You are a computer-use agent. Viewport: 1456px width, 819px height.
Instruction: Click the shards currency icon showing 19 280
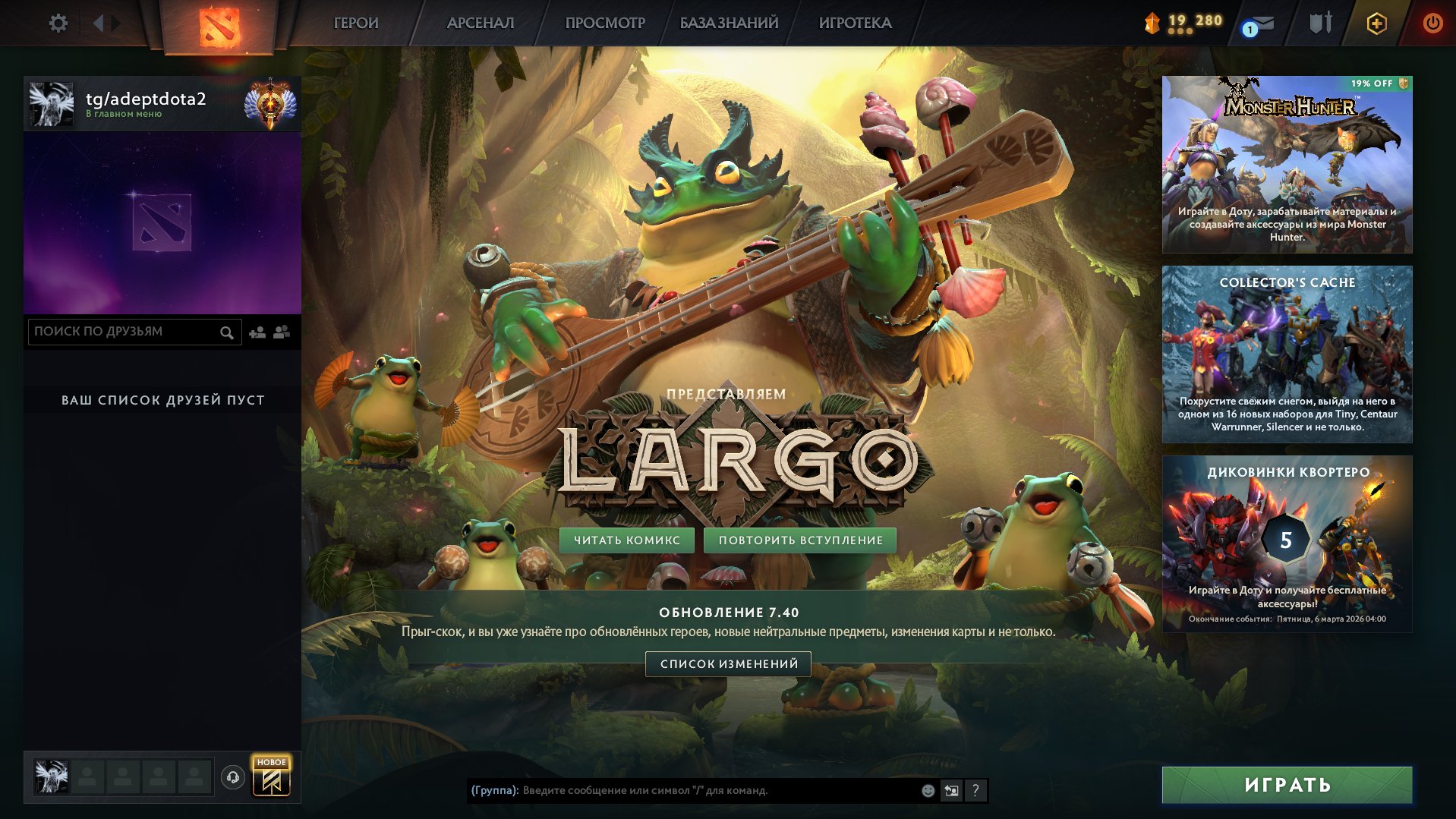coord(1152,23)
